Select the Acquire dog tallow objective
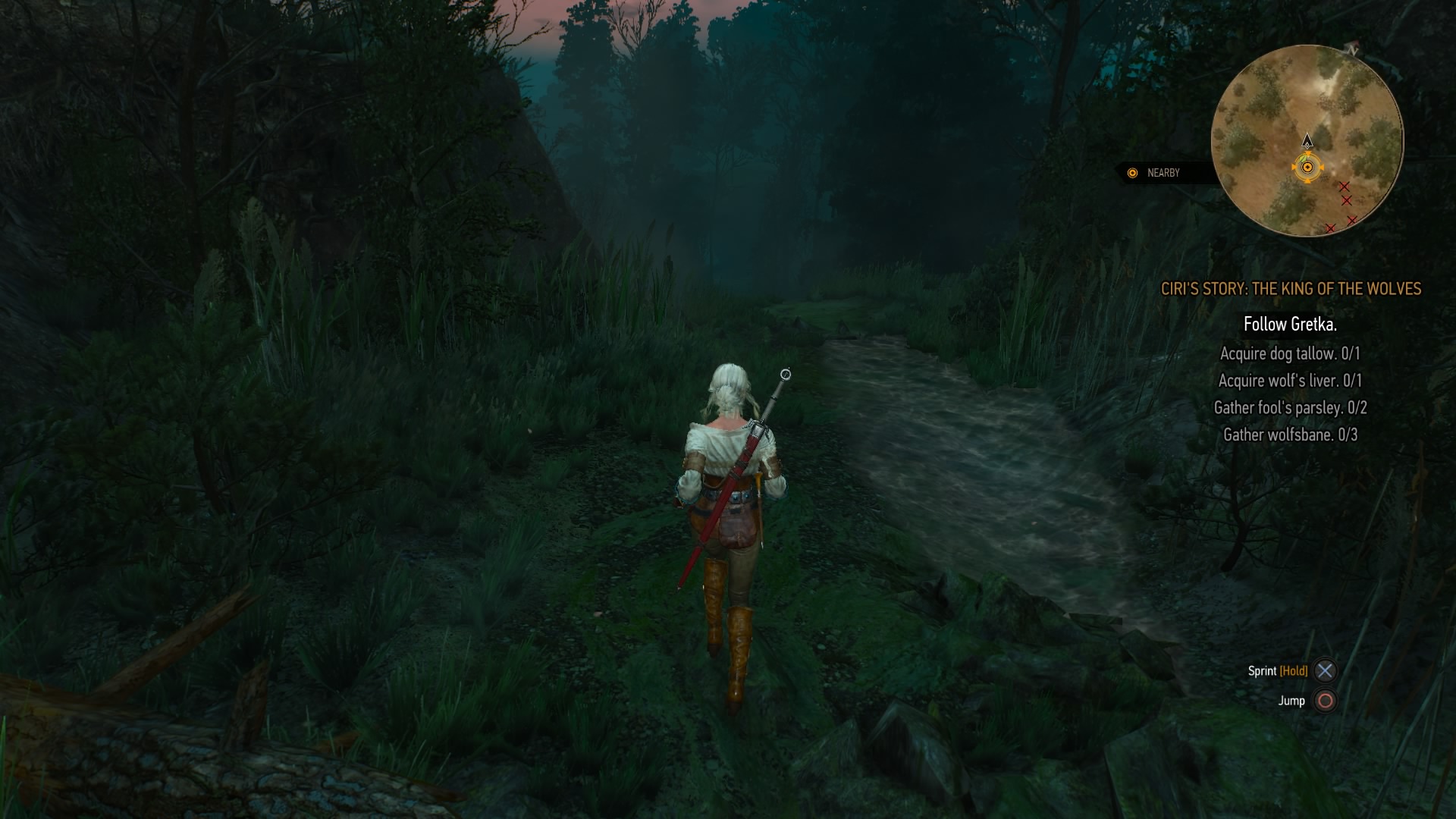 pos(1290,353)
